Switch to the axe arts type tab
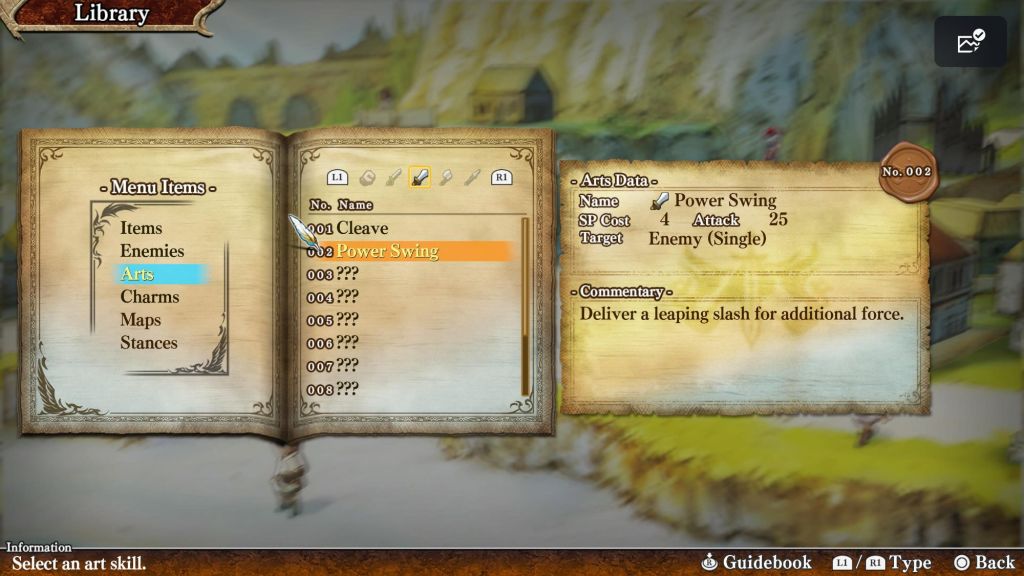Viewport: 1024px width, 576px height. 447,178
